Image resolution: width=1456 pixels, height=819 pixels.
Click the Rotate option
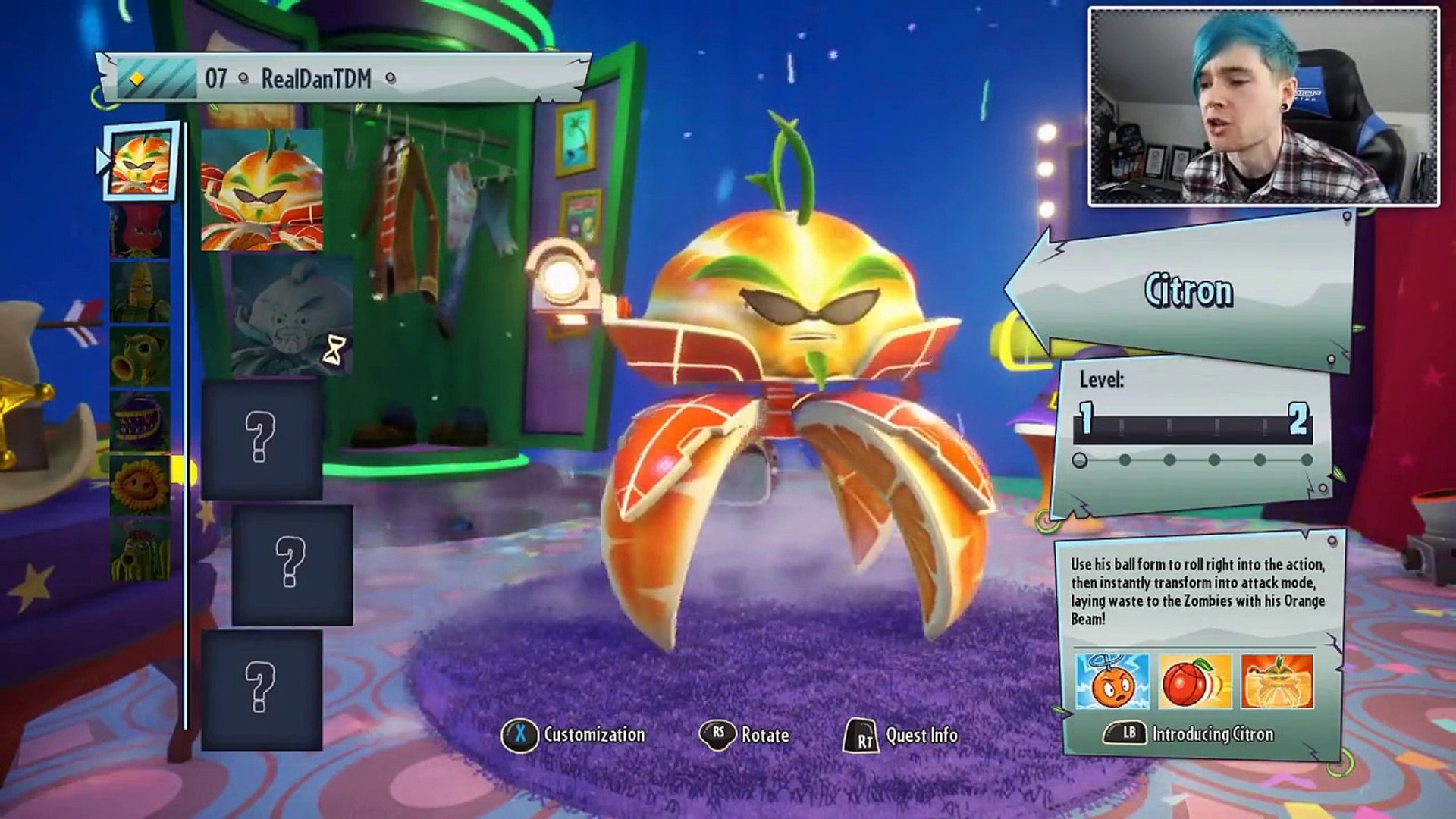745,734
